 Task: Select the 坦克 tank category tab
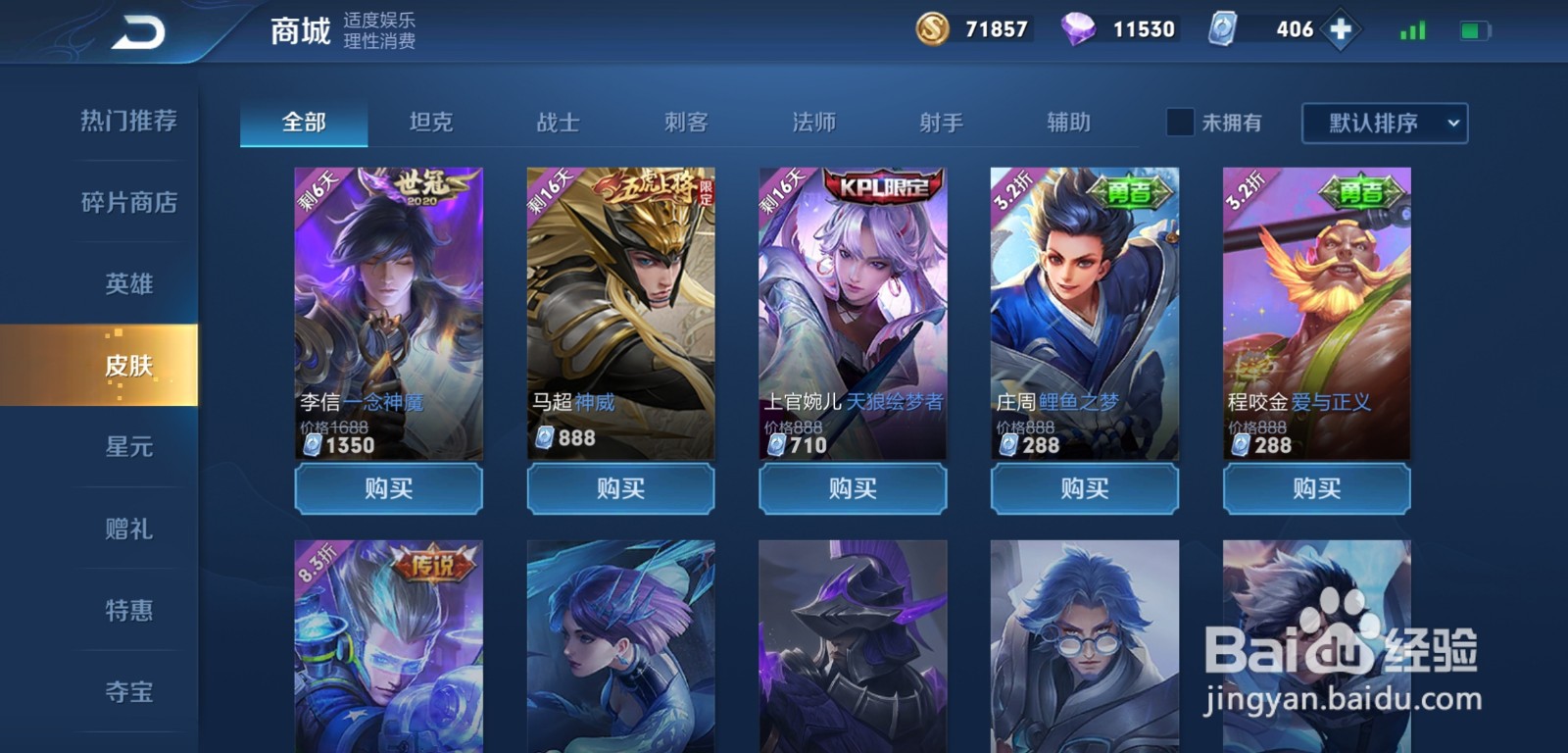pos(429,122)
